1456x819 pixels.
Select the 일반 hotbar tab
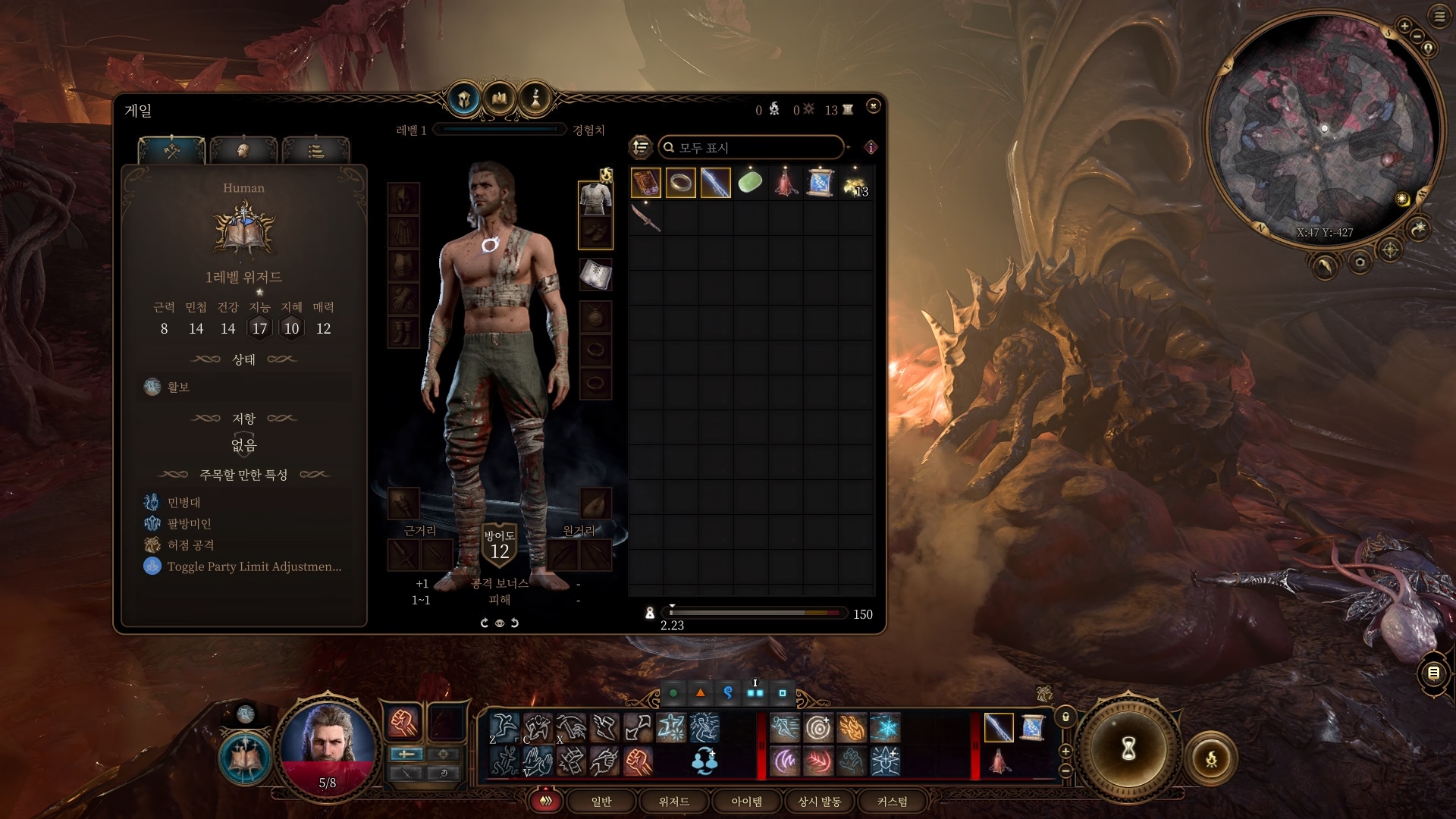click(601, 802)
